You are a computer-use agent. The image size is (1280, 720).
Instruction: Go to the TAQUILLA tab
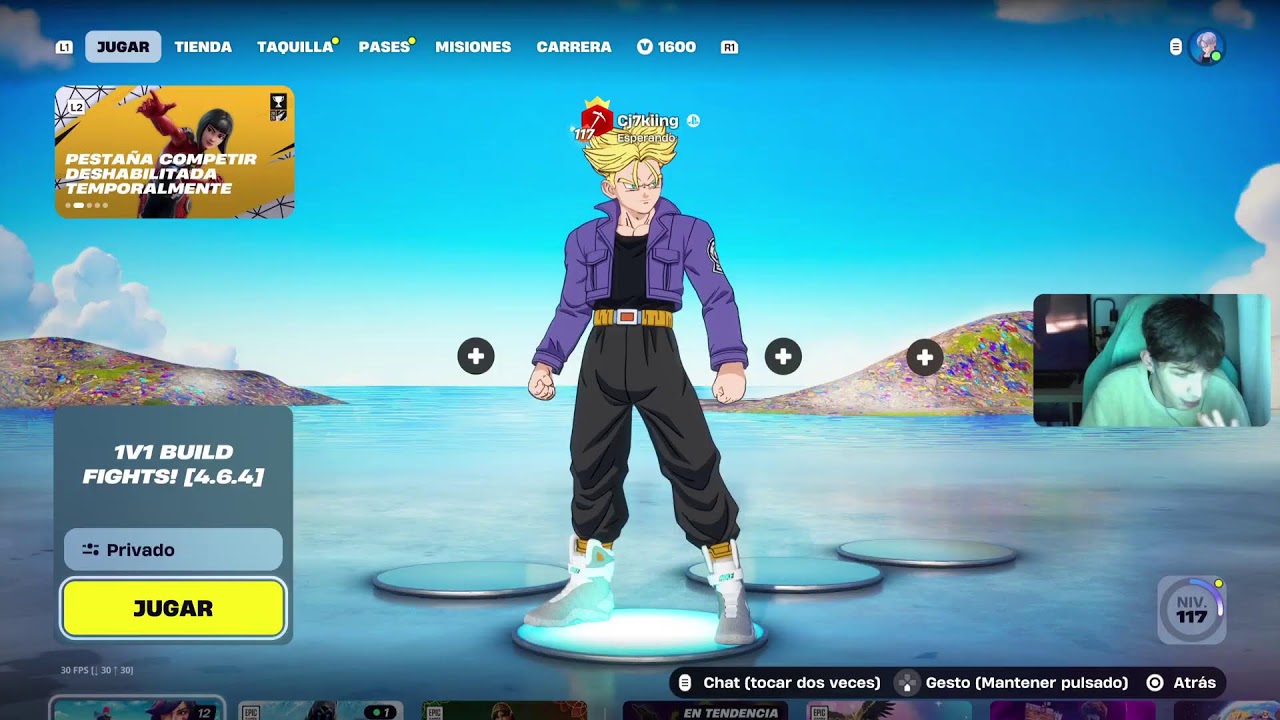point(295,47)
